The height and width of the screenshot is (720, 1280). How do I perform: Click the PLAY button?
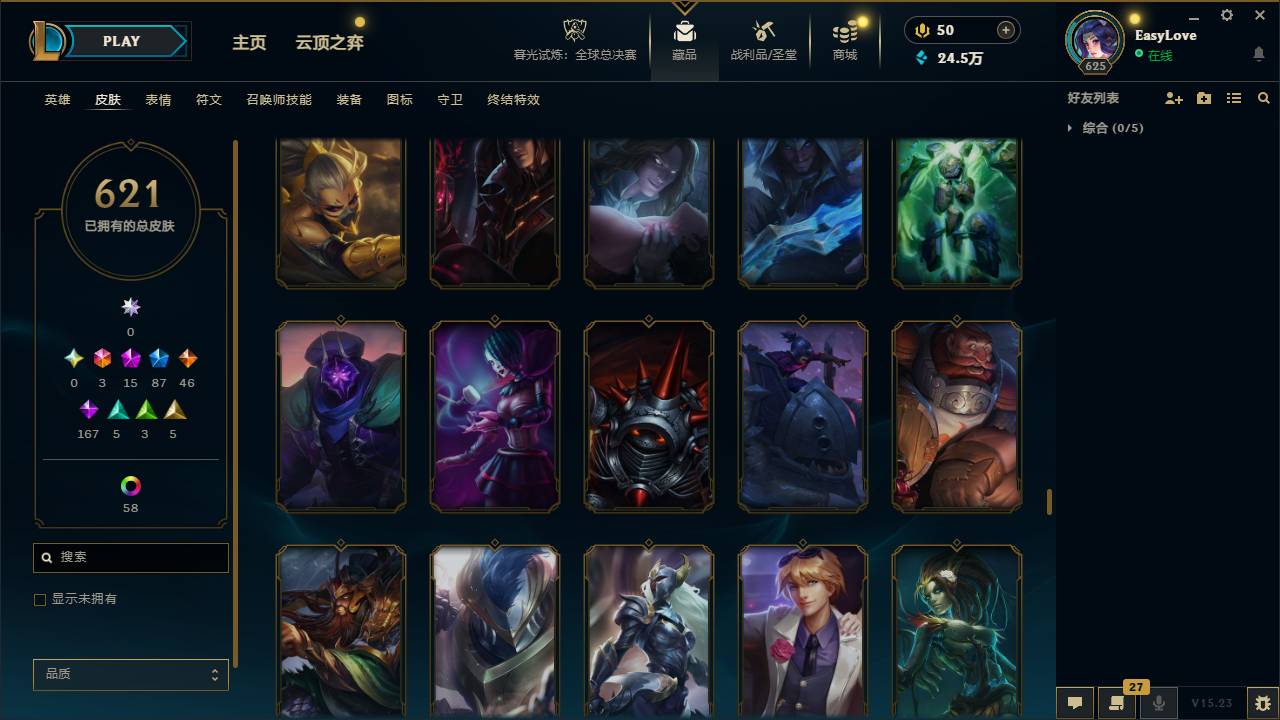[x=121, y=41]
